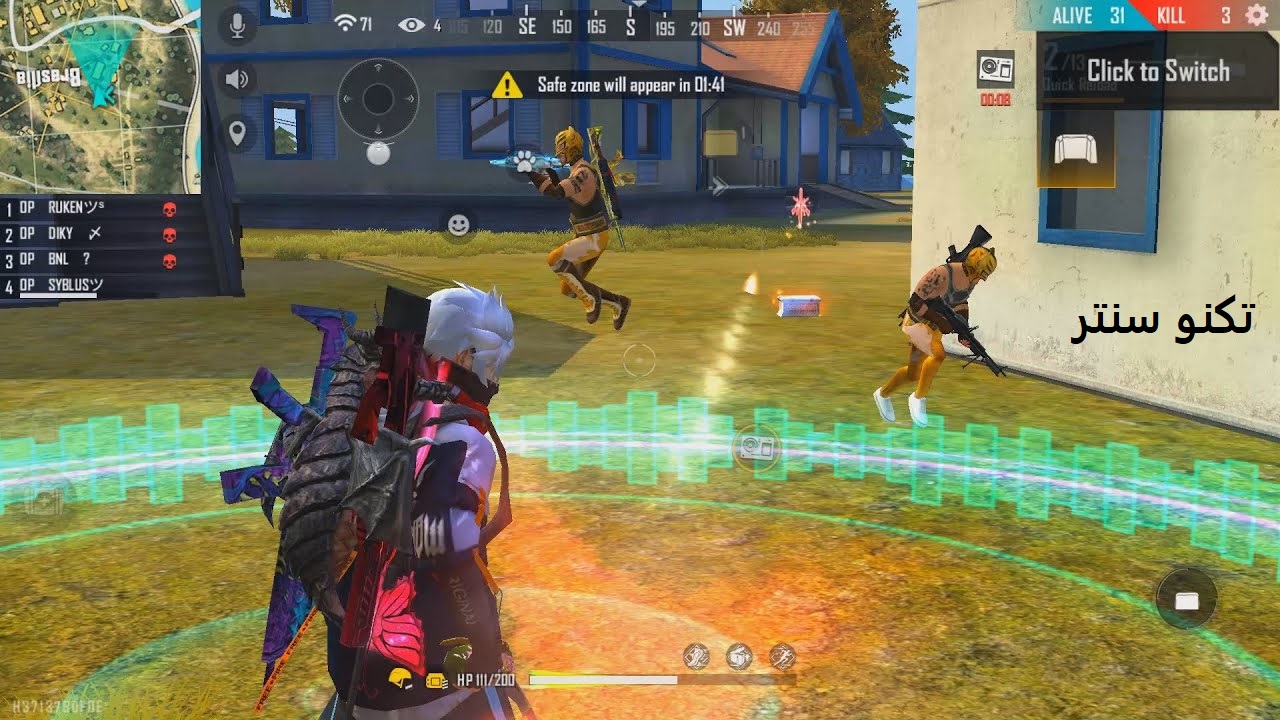The height and width of the screenshot is (720, 1280).
Task: Toggle the microphone voice chat icon
Action: (237, 25)
